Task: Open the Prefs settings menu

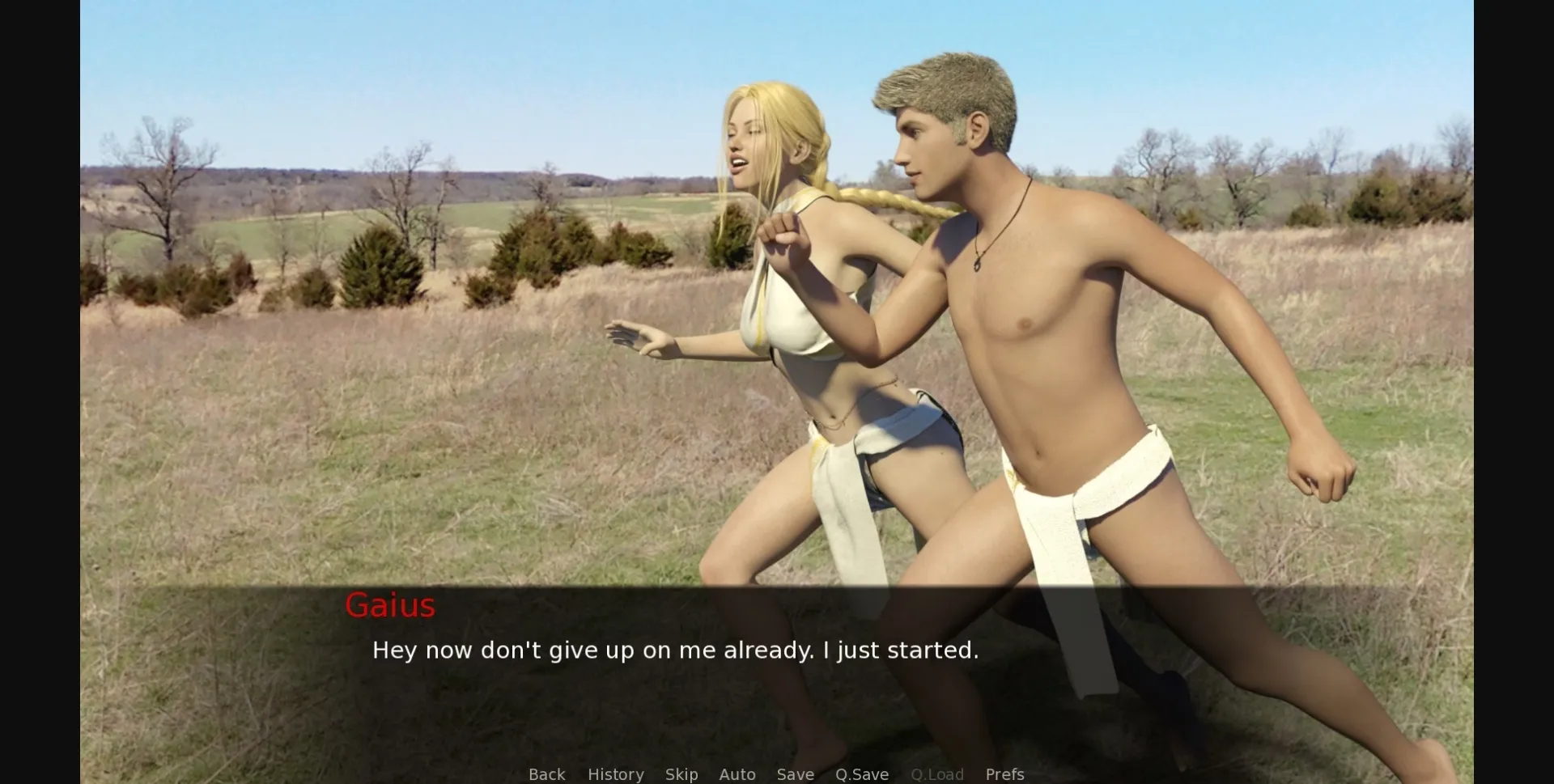Action: click(1004, 774)
